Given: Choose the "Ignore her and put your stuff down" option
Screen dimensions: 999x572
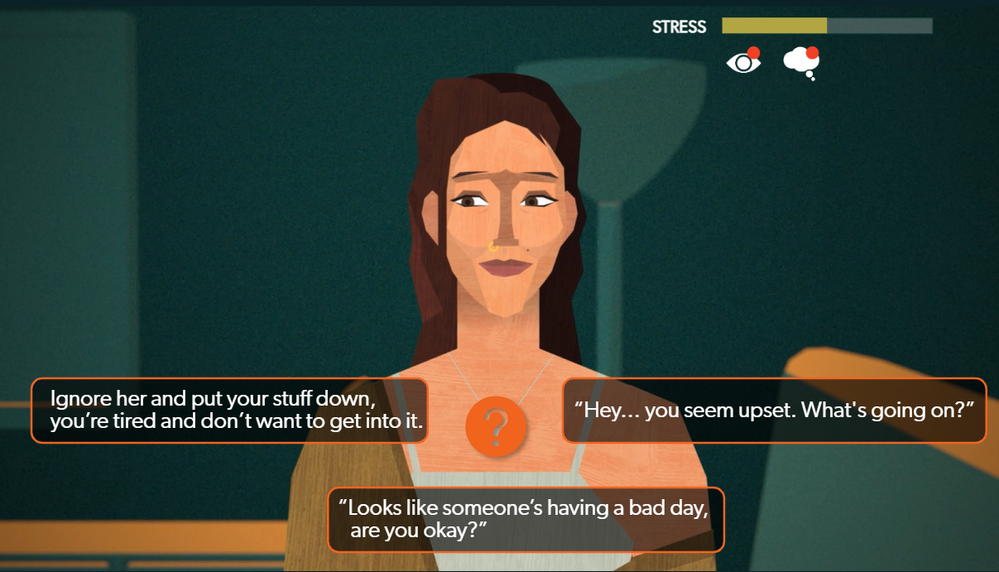Looking at the screenshot, I should [x=230, y=410].
